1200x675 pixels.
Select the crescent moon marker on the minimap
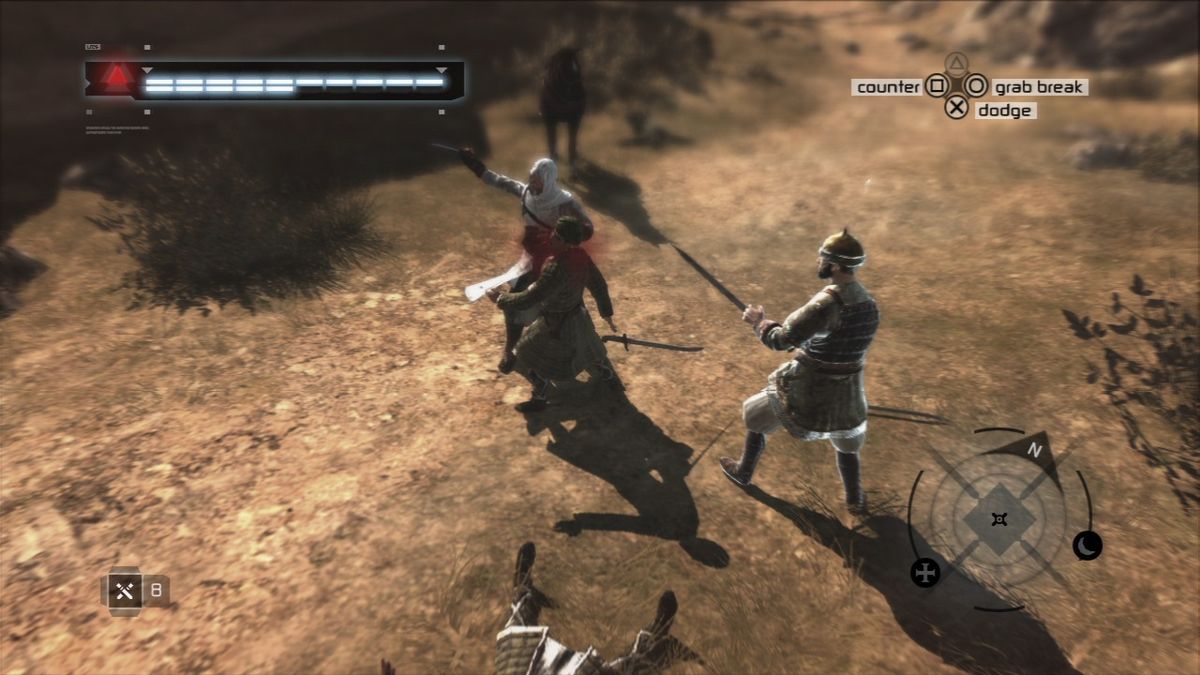point(1087,545)
